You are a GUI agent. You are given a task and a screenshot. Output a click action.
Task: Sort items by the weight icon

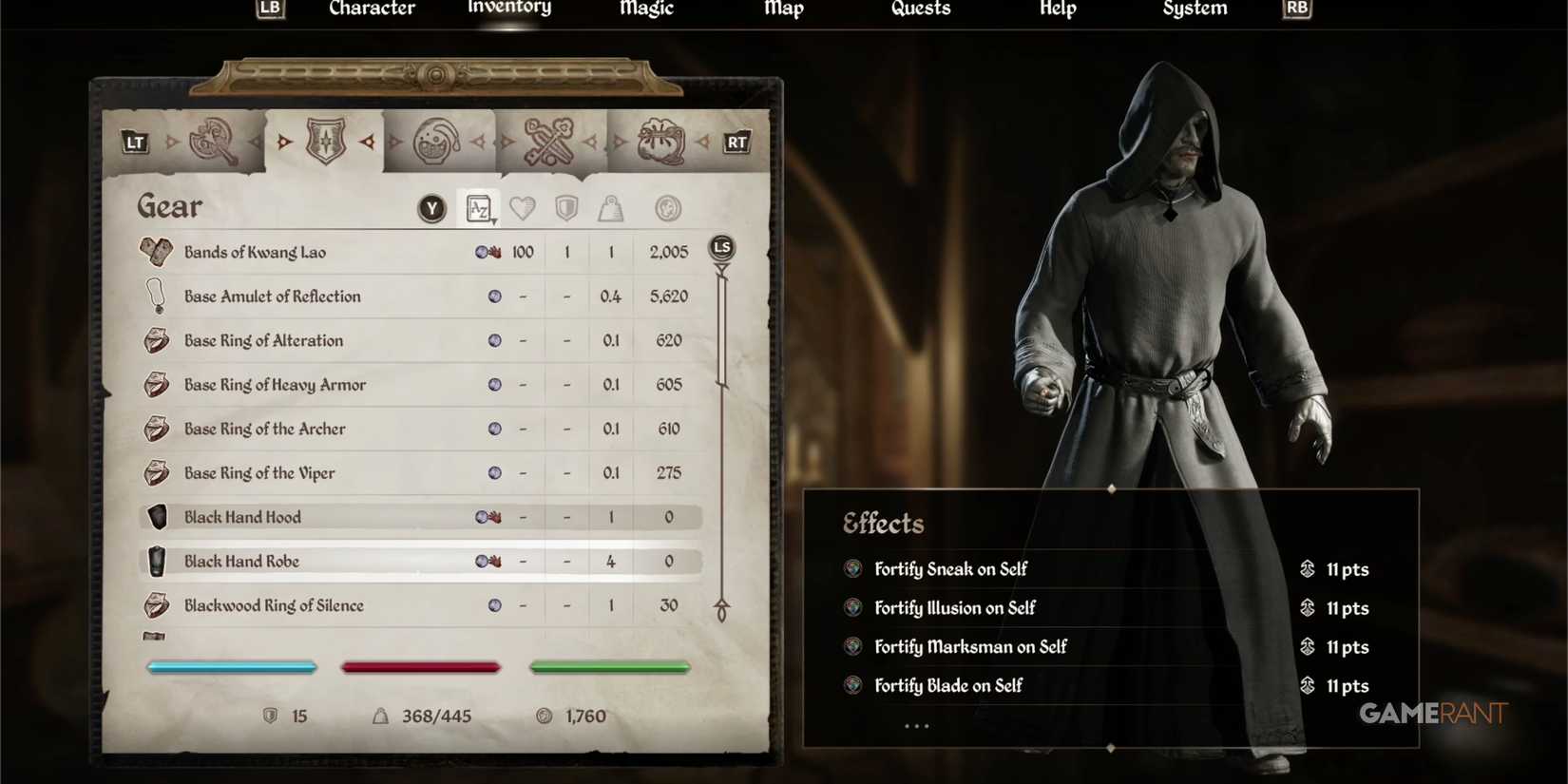tap(609, 208)
